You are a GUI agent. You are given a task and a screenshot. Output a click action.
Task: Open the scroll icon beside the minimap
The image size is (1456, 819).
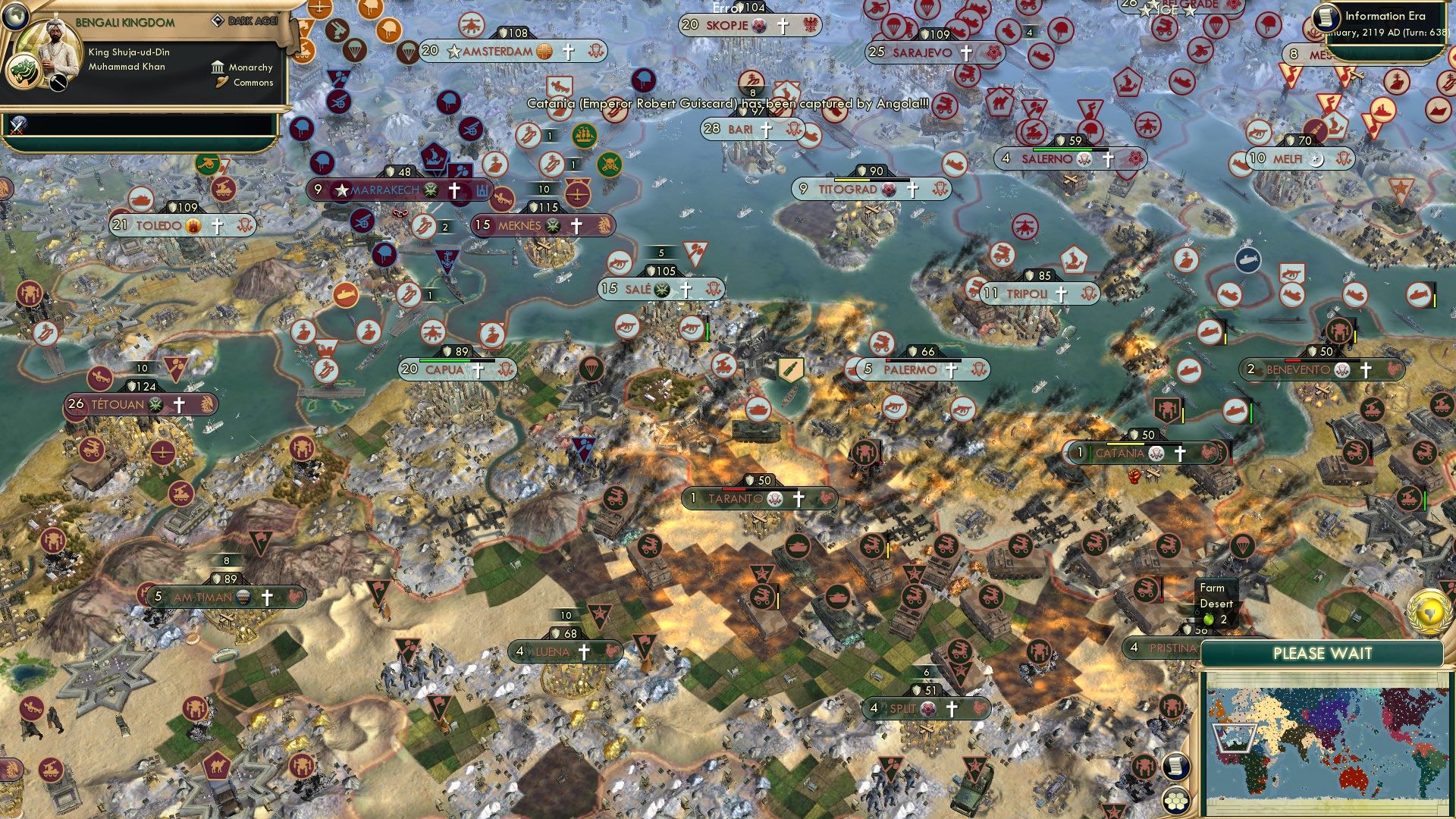(x=1175, y=767)
